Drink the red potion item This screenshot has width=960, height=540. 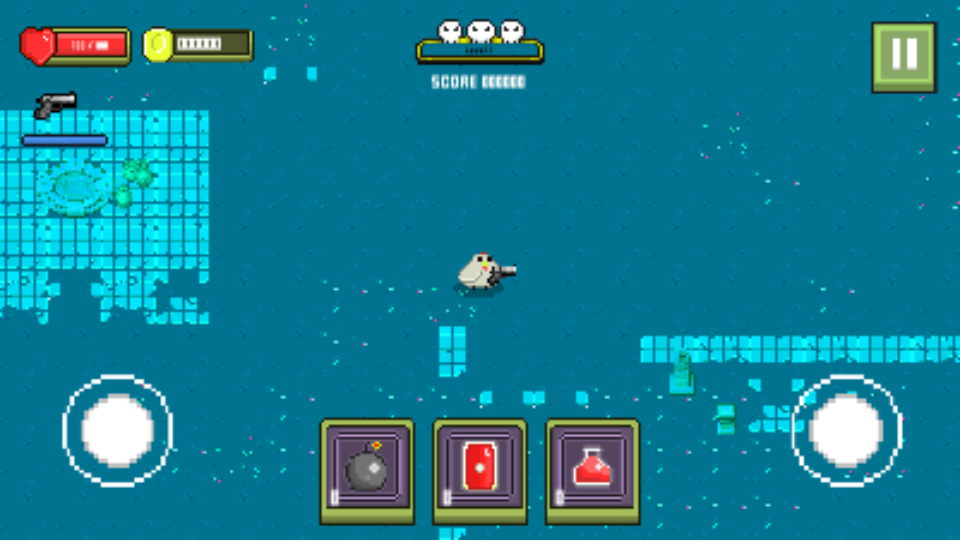point(593,469)
